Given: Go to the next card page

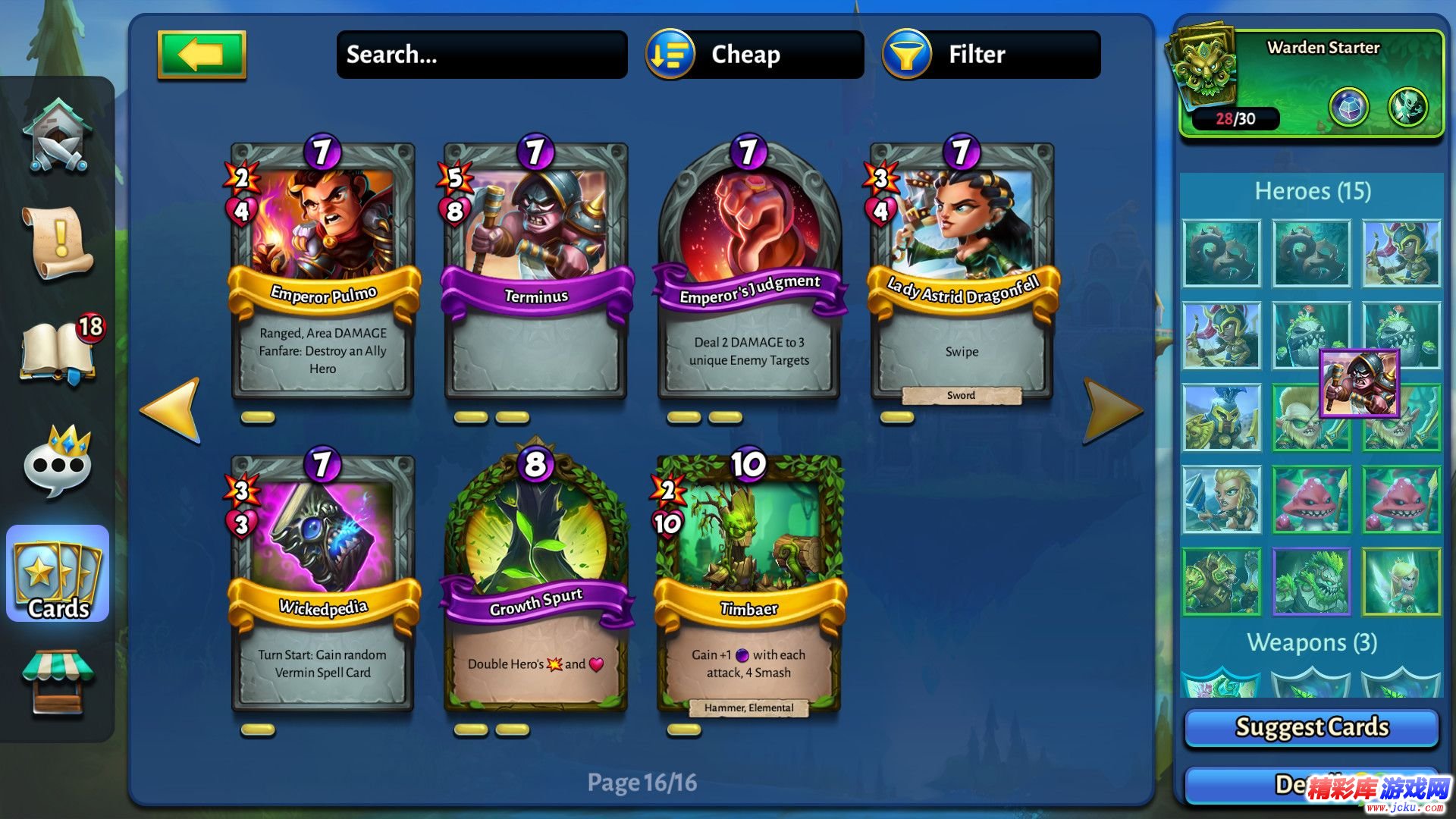Looking at the screenshot, I should (x=1112, y=409).
